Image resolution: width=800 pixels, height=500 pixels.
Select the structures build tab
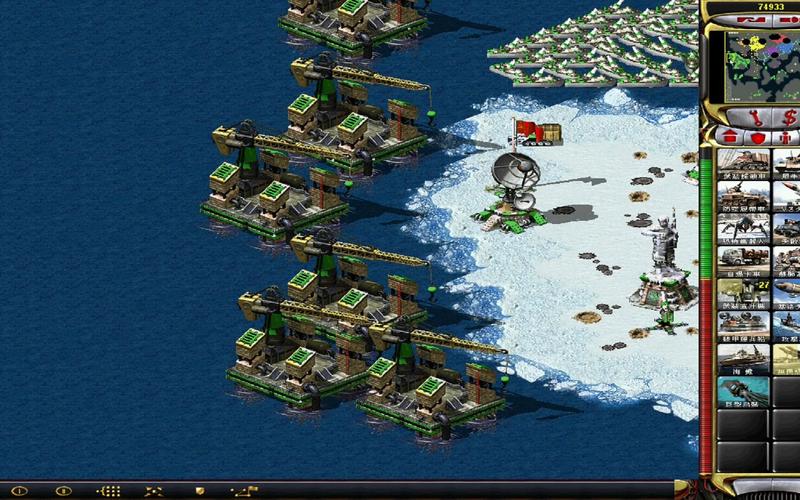pos(728,136)
